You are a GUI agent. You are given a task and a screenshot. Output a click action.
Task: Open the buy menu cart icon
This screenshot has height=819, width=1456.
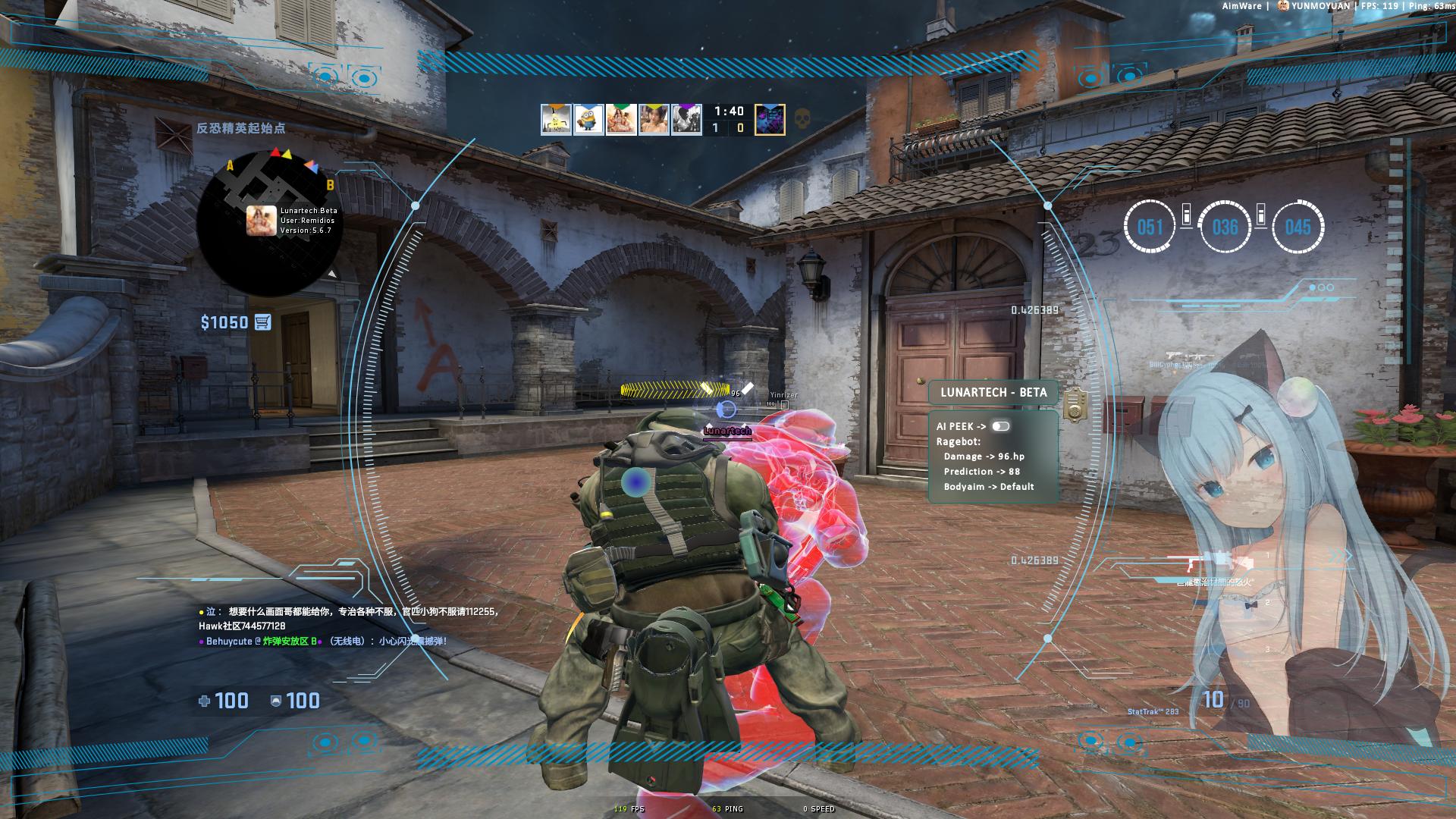point(262,322)
